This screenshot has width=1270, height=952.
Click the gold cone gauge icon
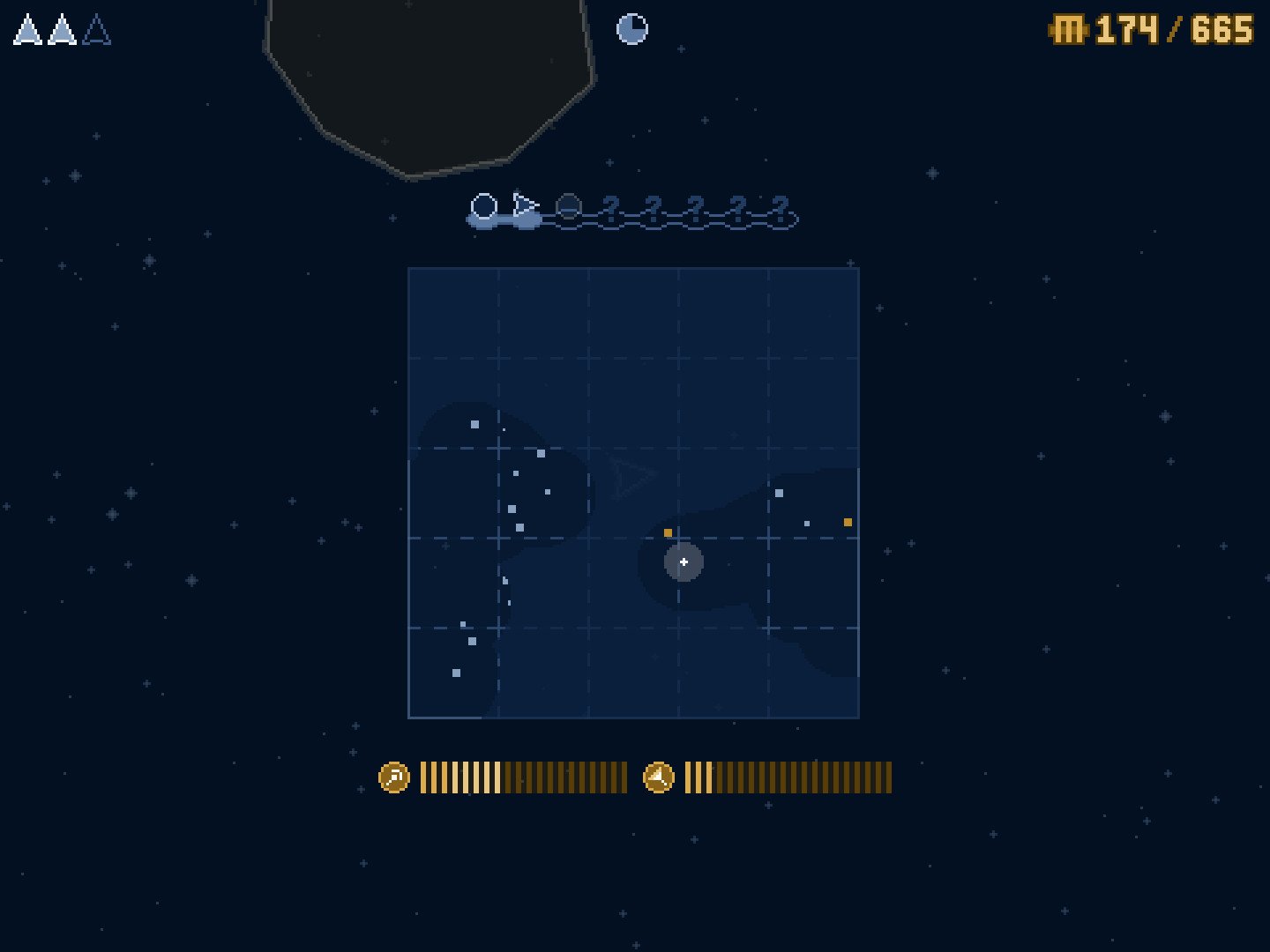click(659, 777)
